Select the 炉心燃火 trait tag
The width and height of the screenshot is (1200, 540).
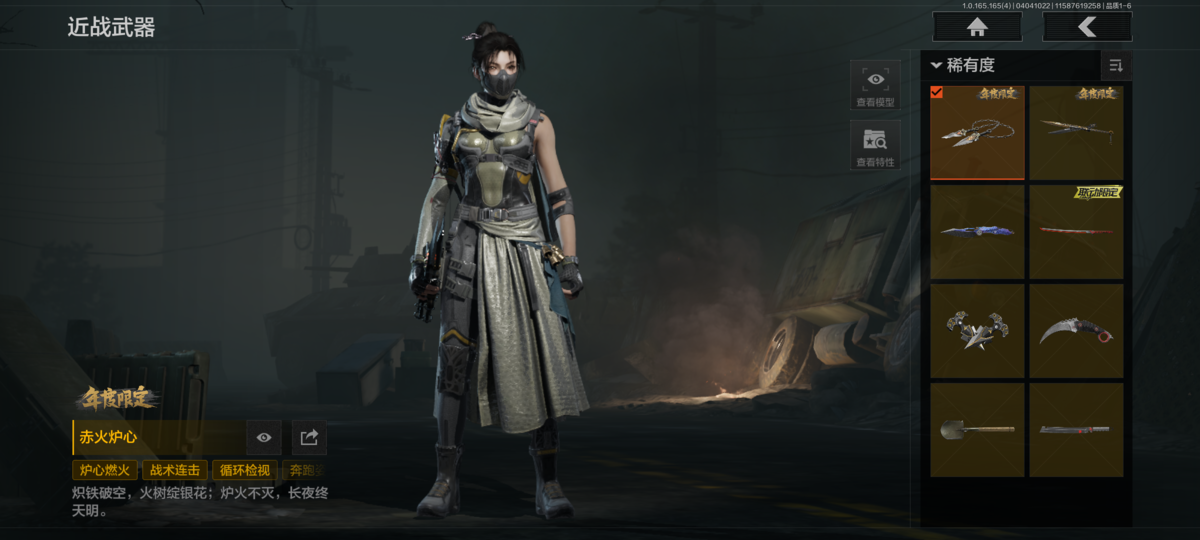(x=105, y=470)
